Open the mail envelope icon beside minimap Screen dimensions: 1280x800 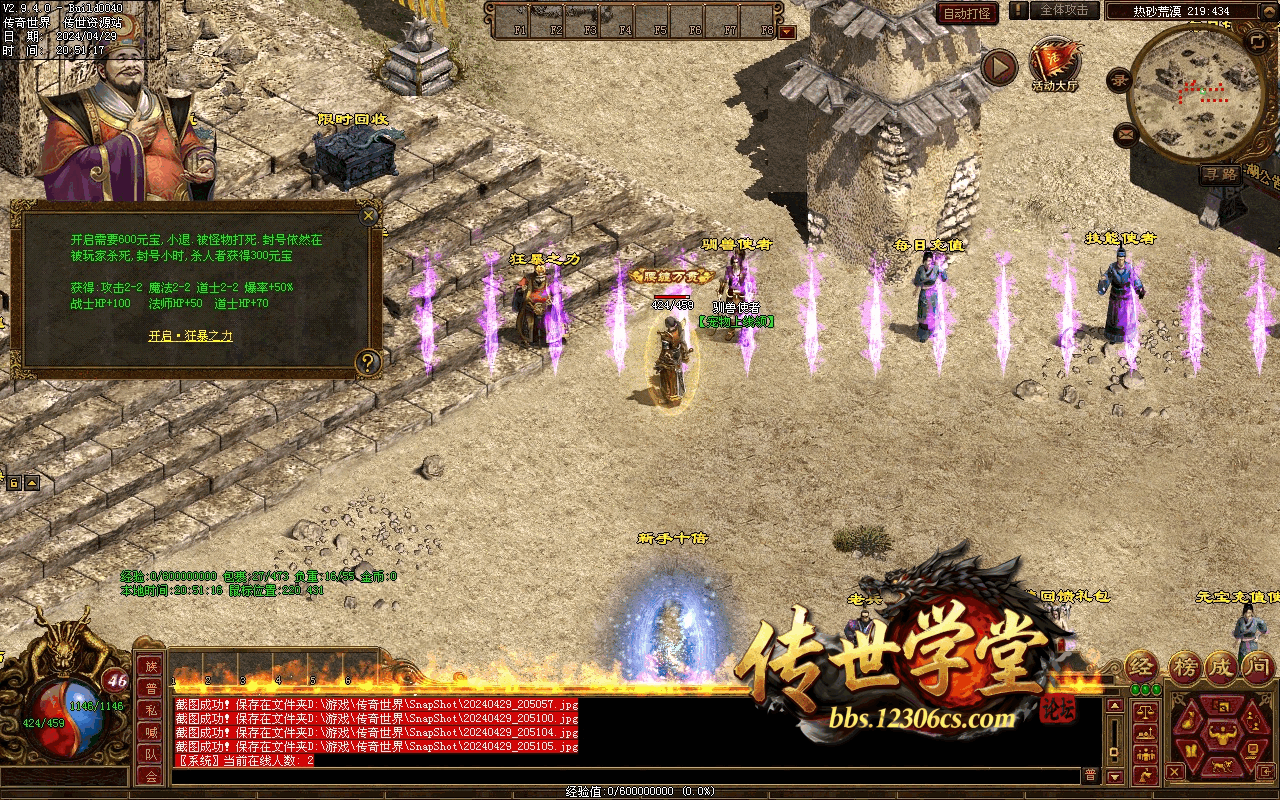point(1127,132)
